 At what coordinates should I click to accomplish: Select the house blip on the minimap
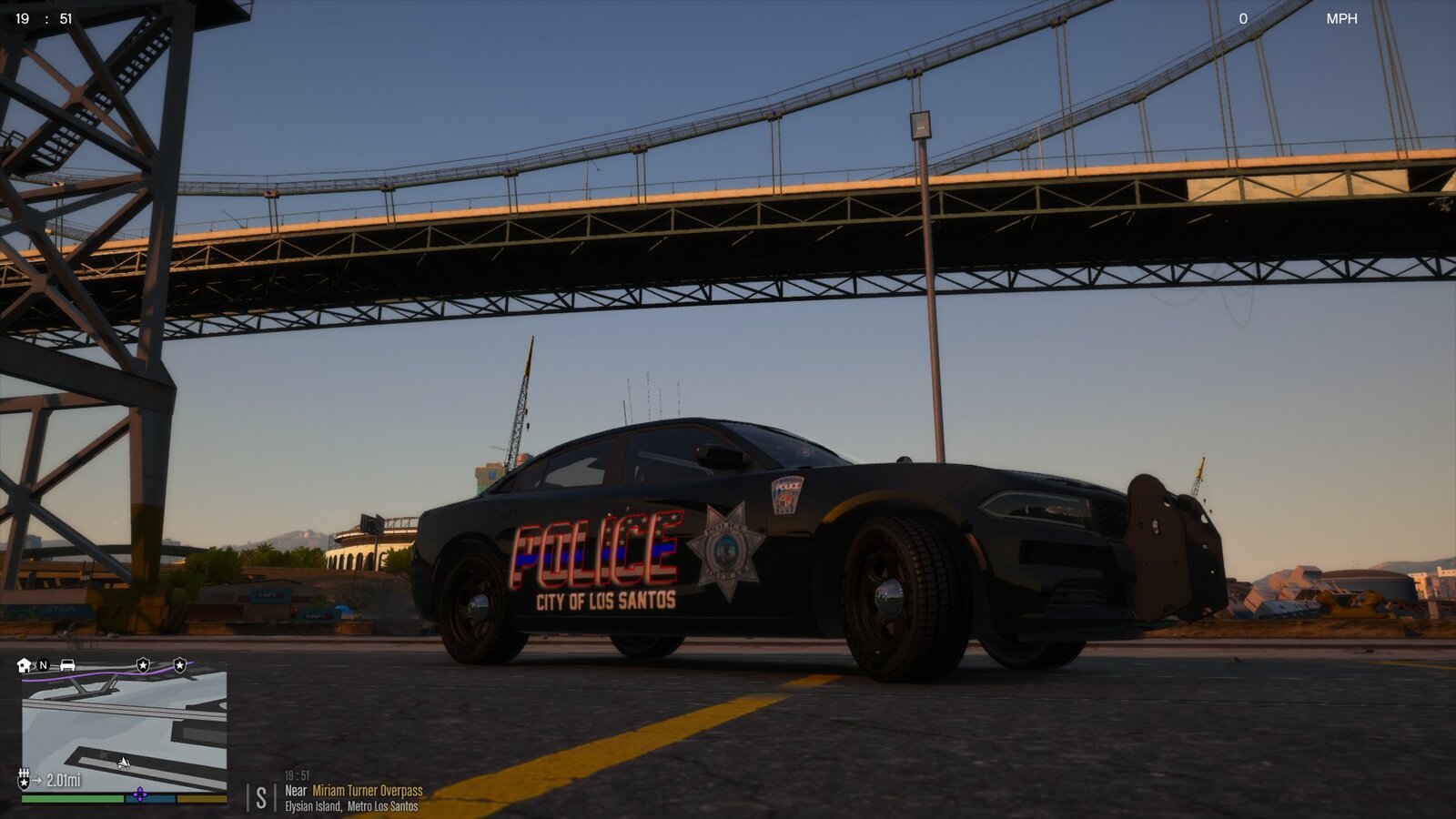point(25,665)
